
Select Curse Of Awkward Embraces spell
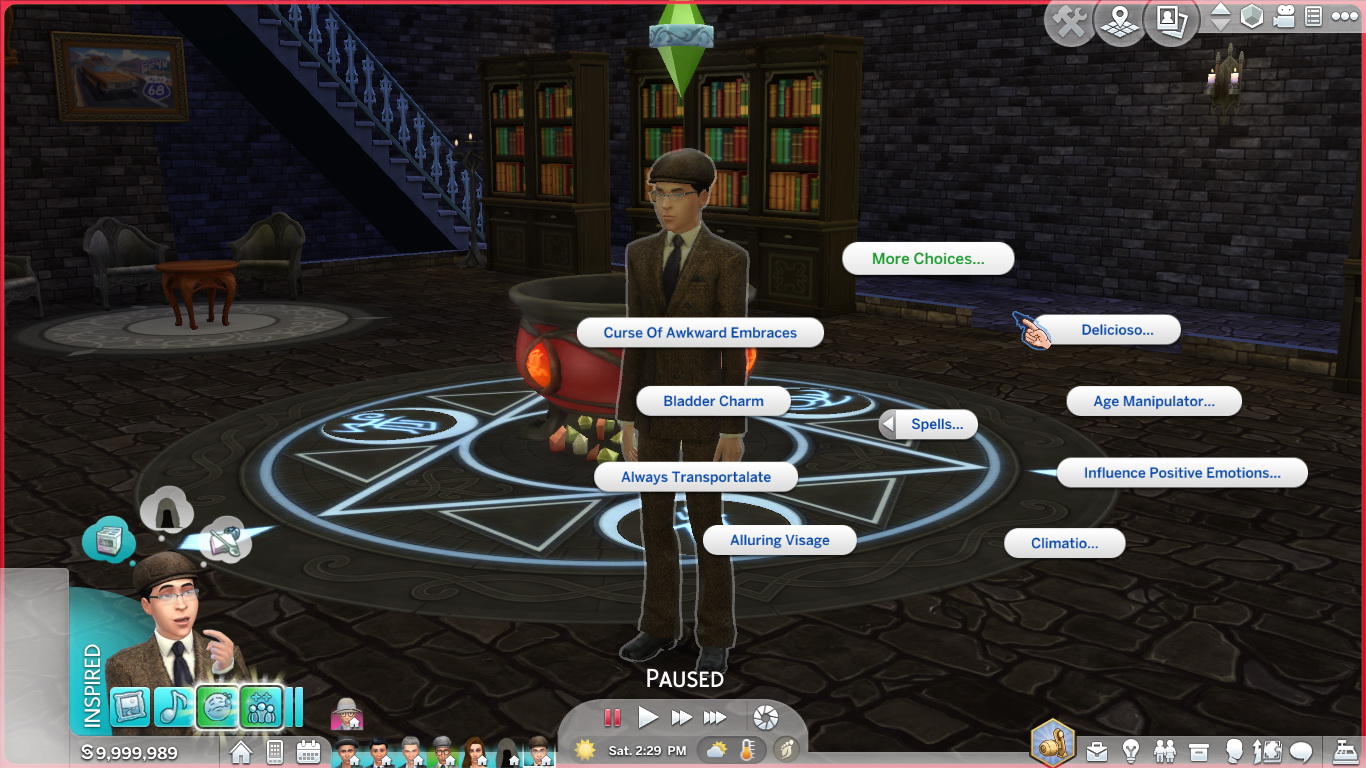coord(699,332)
